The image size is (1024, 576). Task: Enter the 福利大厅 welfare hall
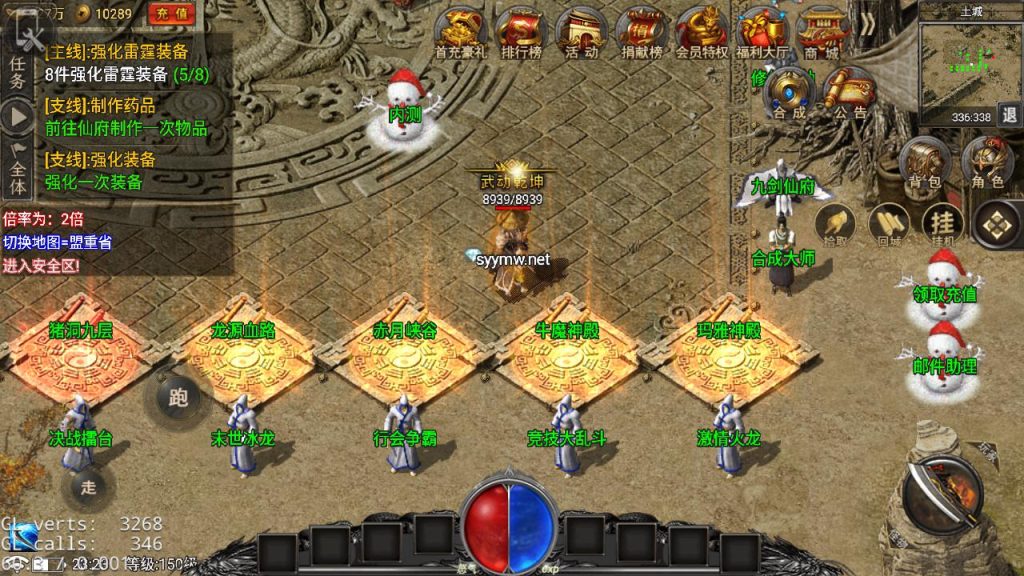click(x=762, y=33)
